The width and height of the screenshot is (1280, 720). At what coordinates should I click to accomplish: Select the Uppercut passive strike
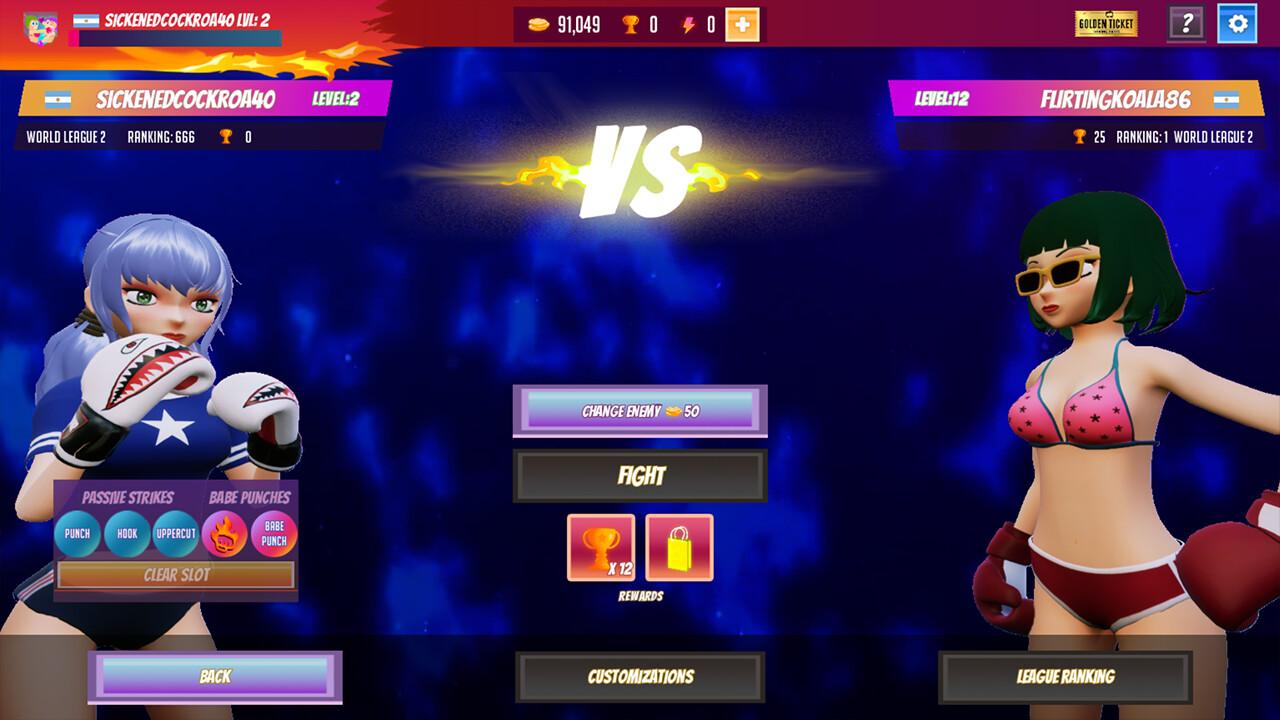[x=175, y=534]
